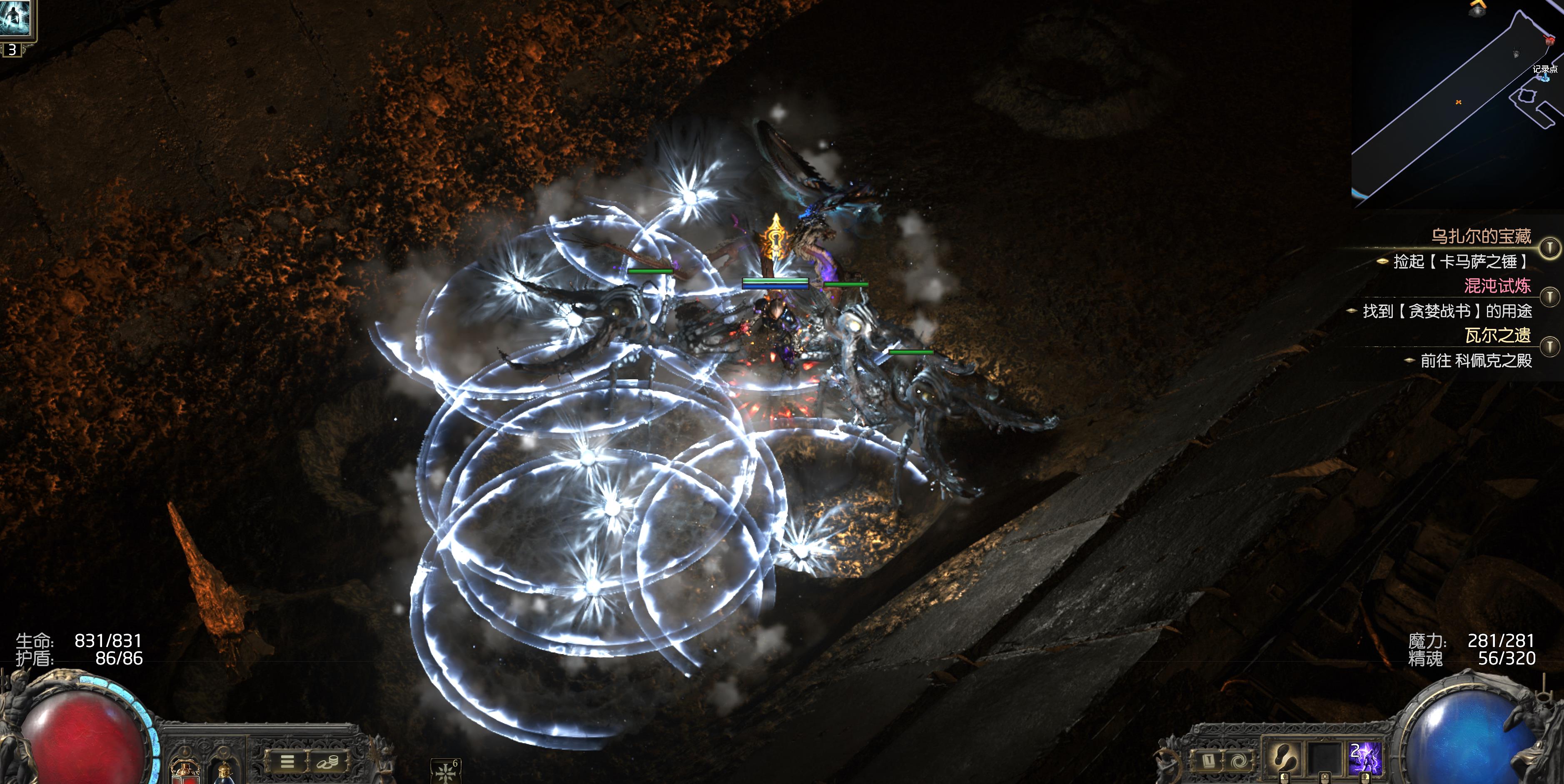Toggle pin next to 瓦尔之遗 quest
The image size is (1564, 784).
pyautogui.click(x=1549, y=346)
